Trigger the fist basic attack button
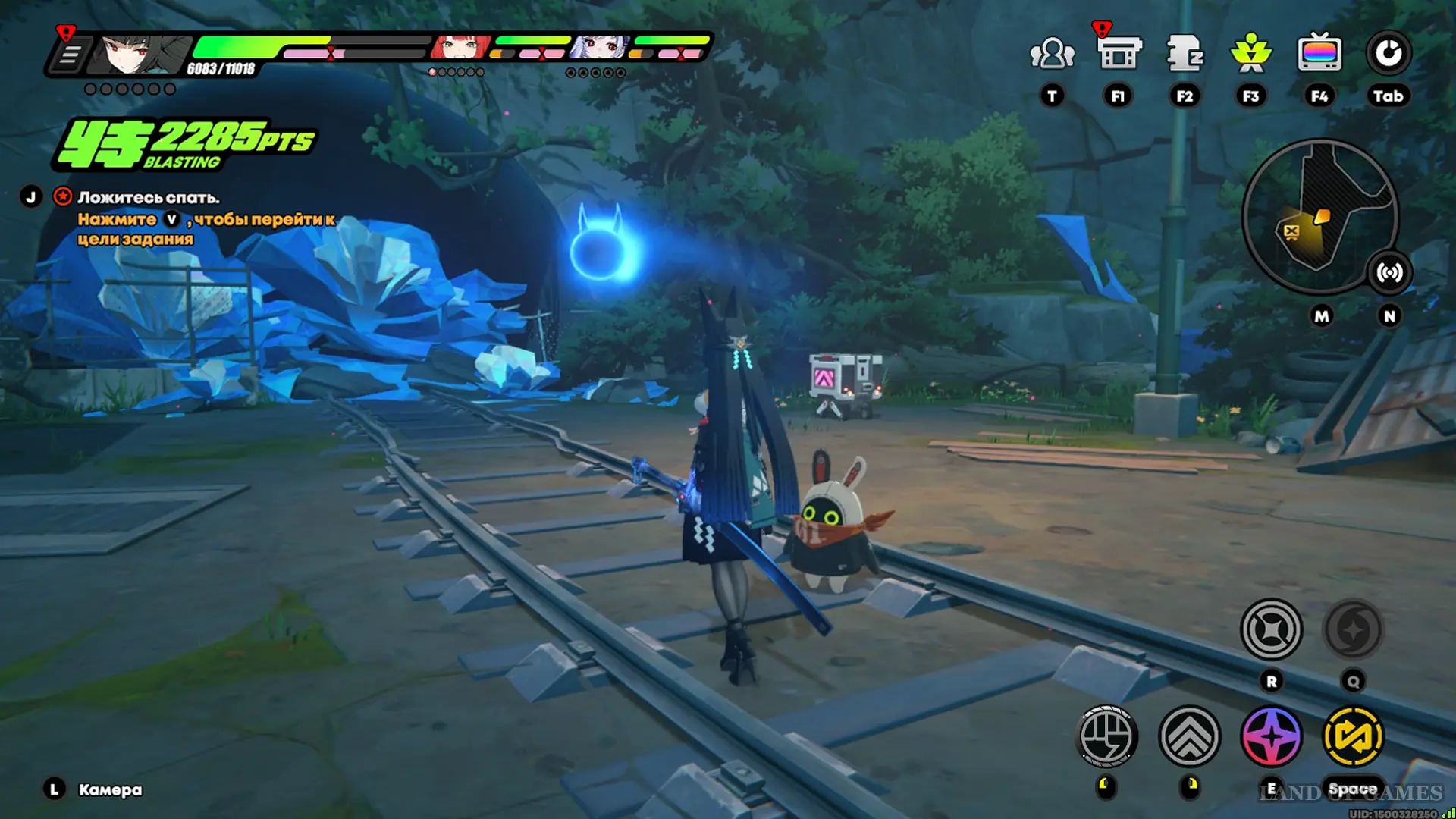This screenshot has height=819, width=1456. pos(1106,736)
